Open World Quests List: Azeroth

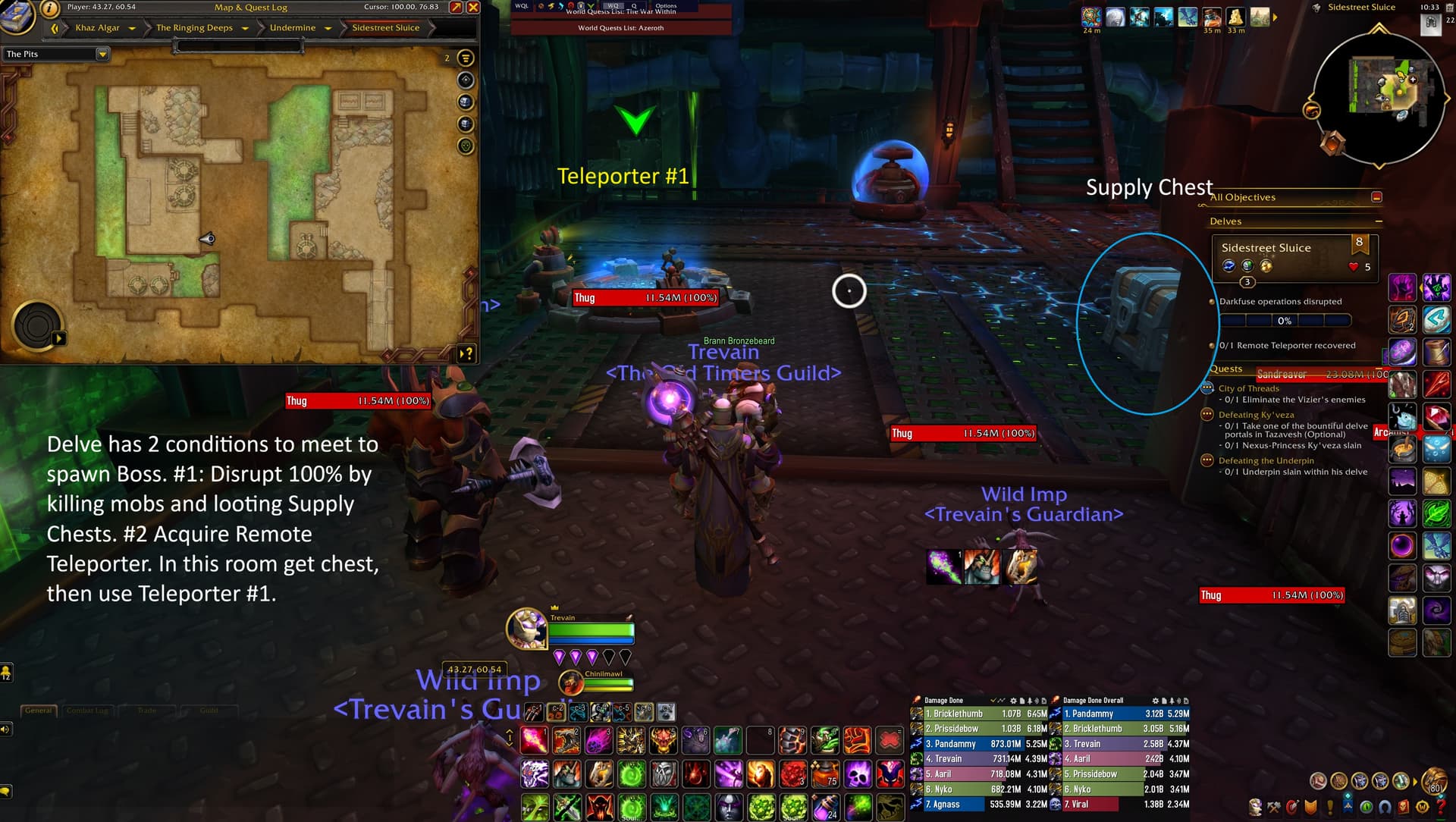(x=620, y=28)
